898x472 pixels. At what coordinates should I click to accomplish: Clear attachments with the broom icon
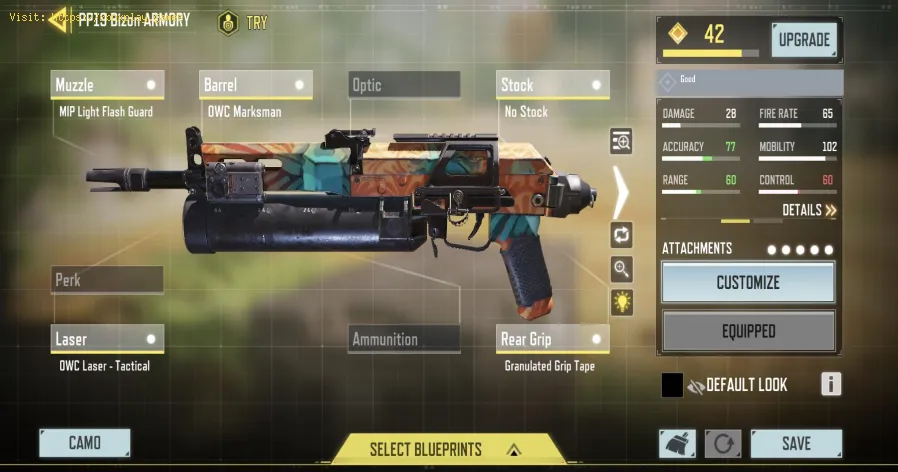click(x=677, y=443)
